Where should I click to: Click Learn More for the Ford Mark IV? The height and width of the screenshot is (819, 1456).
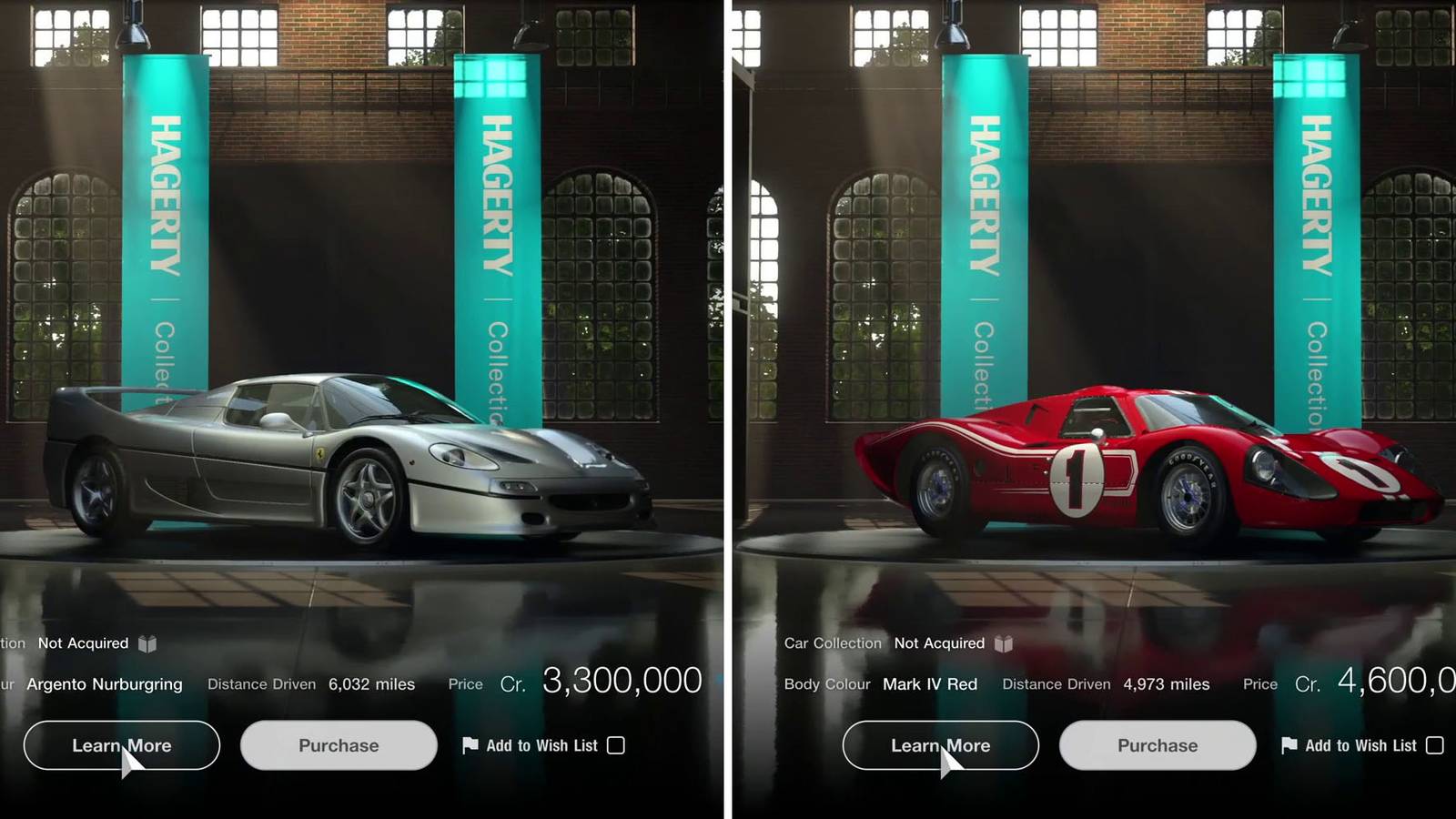[941, 745]
